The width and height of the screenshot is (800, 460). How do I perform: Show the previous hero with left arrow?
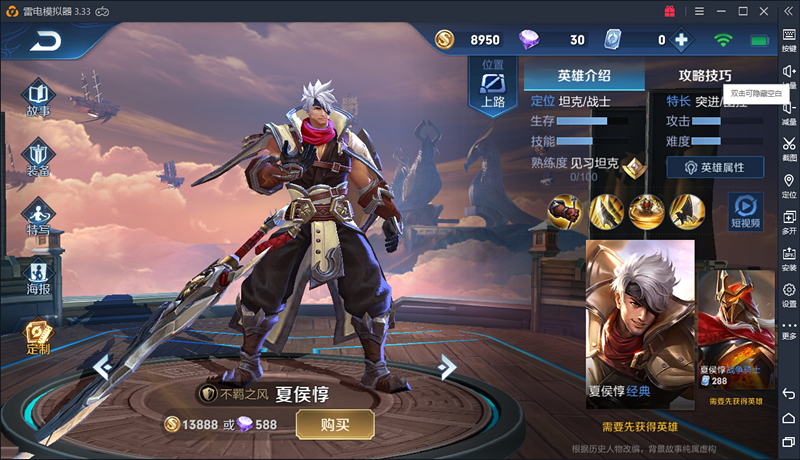(x=102, y=368)
